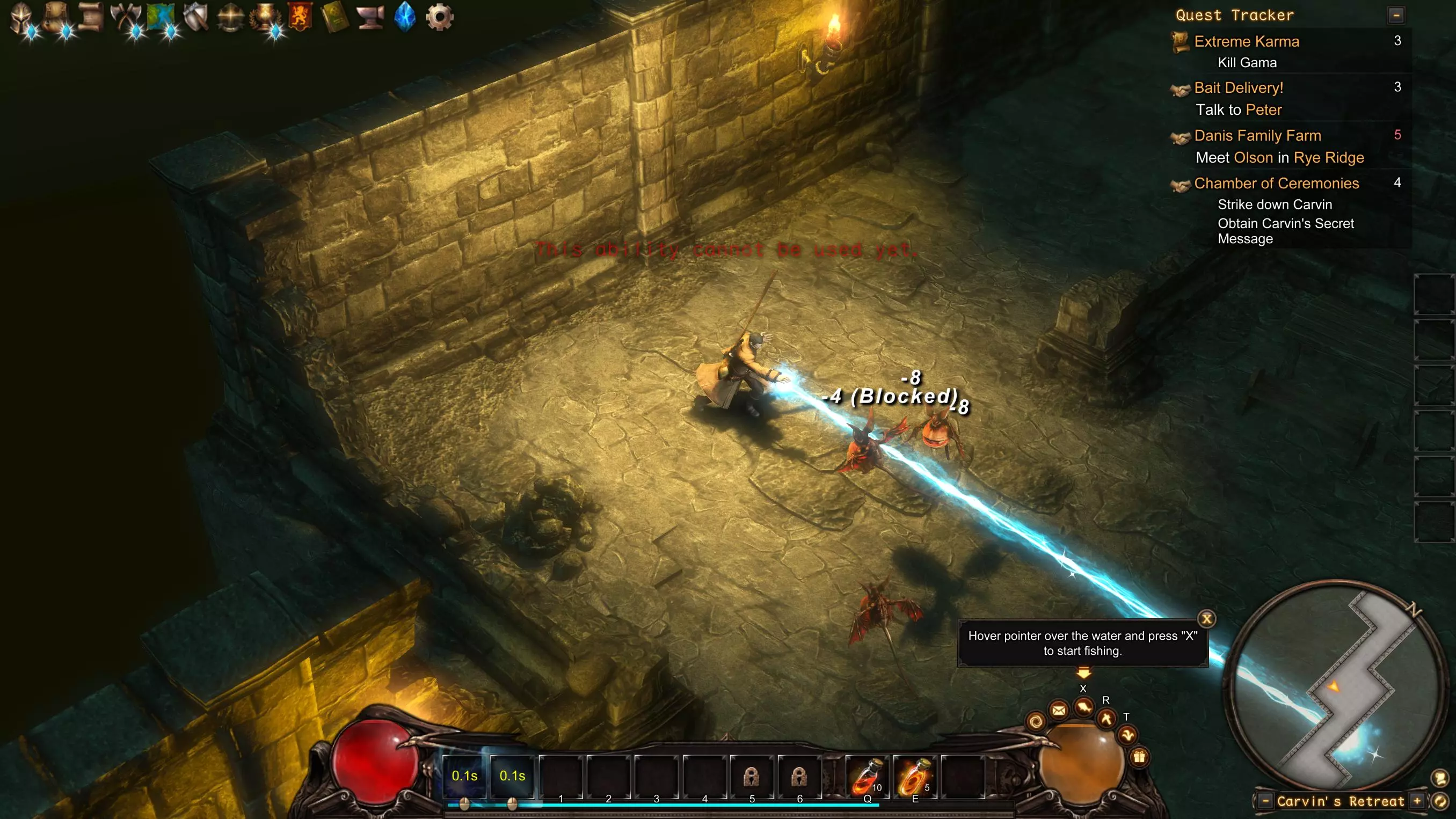Open the gift box icon
This screenshot has height=819, width=1456.
1139,757
